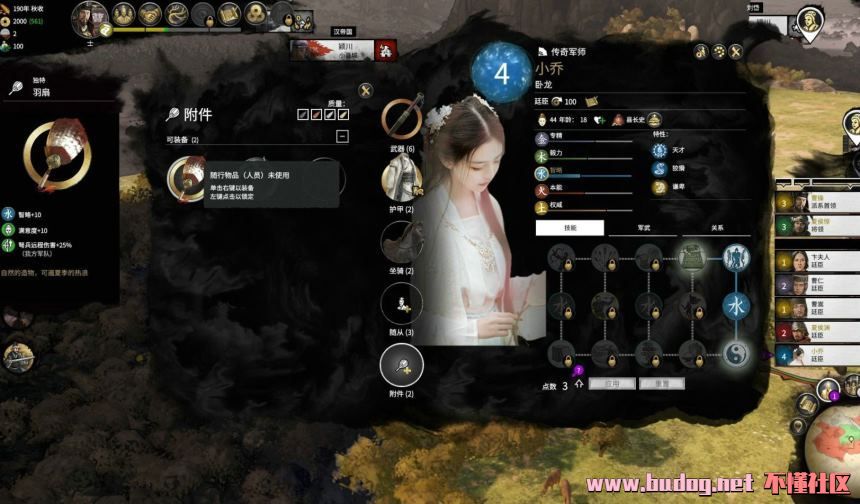Open the weapon (武器) equipment slot
The width and height of the screenshot is (860, 504).
(402, 120)
